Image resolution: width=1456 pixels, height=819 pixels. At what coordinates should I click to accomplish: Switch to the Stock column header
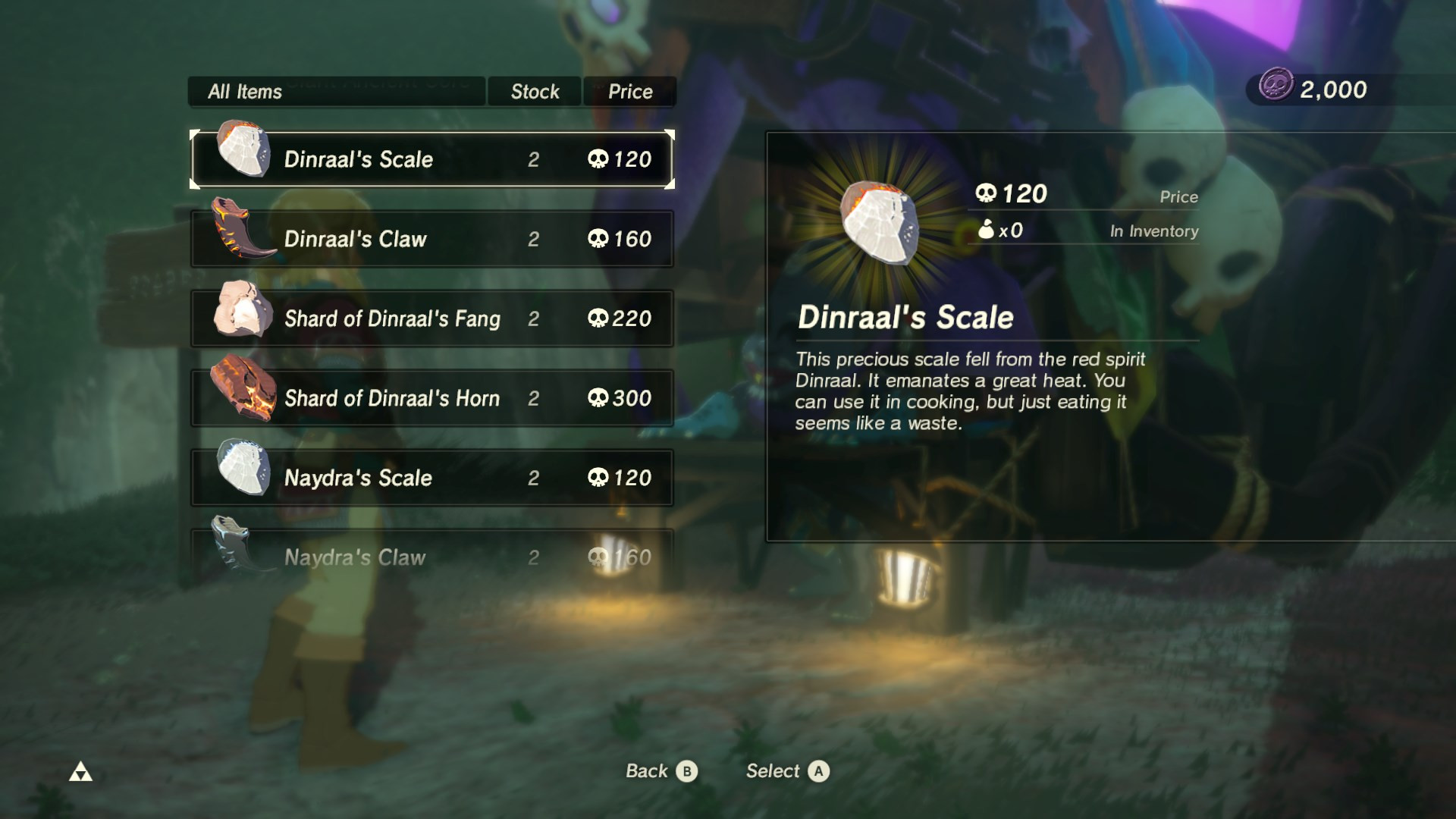(534, 91)
